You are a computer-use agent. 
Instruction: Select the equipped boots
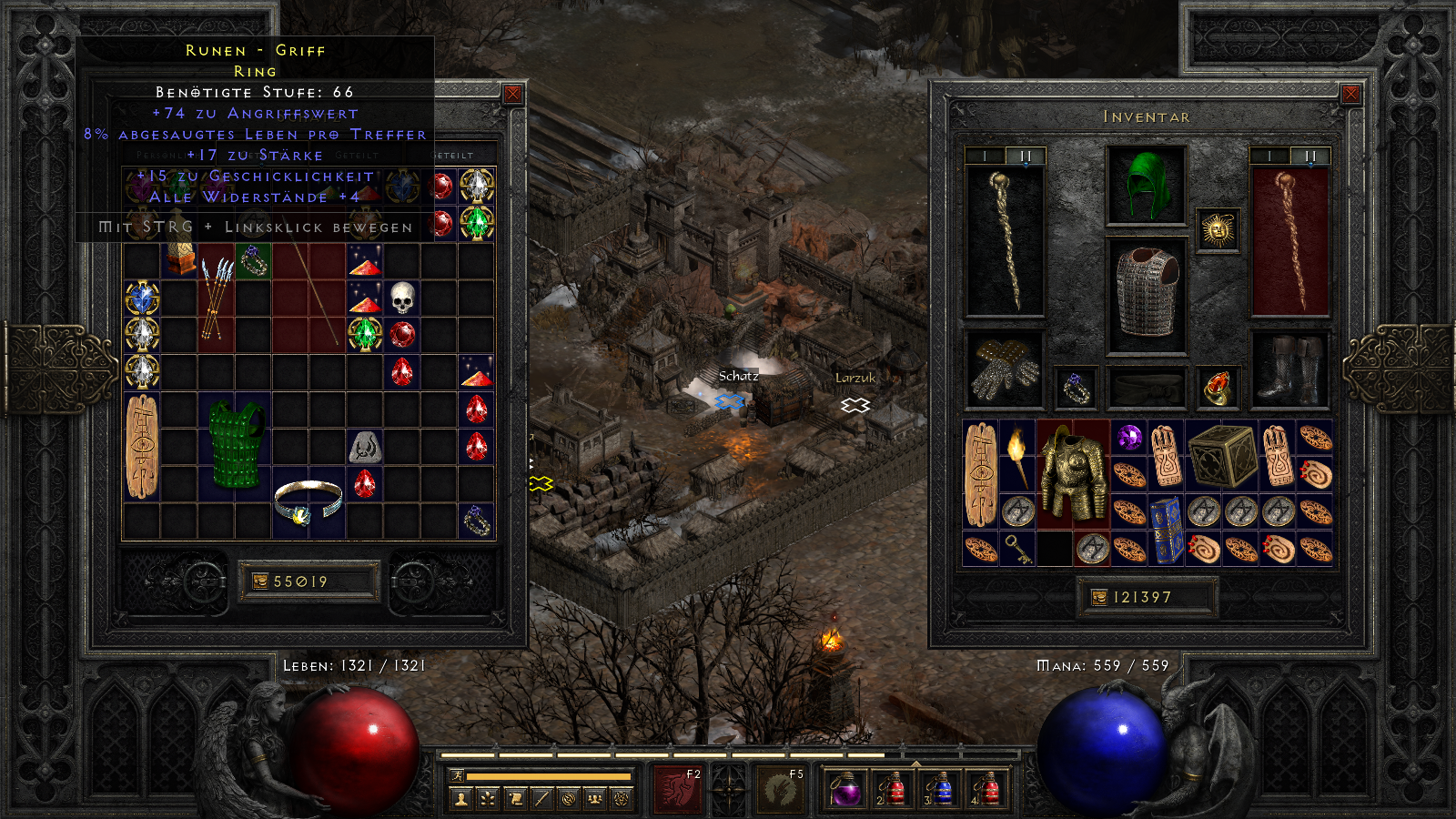[1289, 369]
